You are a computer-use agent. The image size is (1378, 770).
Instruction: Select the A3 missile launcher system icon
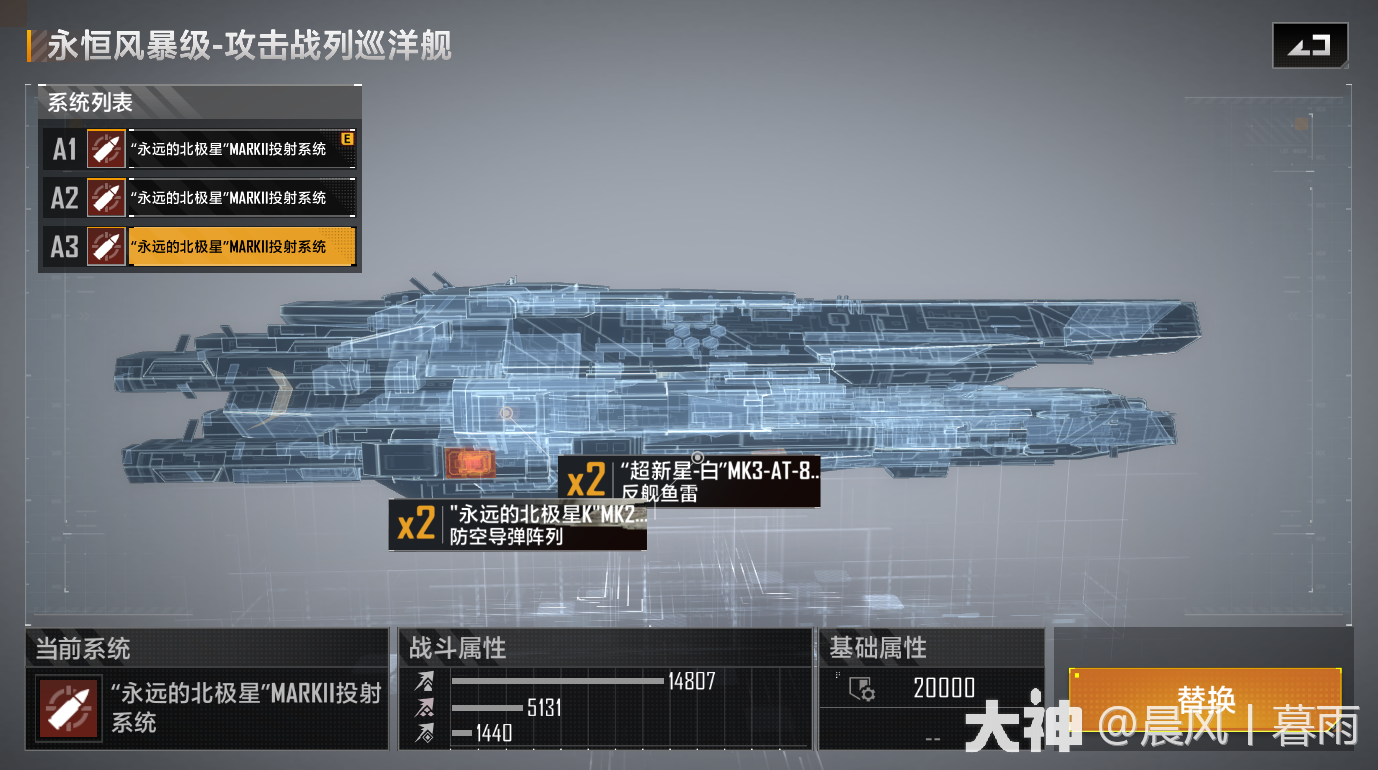pos(106,245)
